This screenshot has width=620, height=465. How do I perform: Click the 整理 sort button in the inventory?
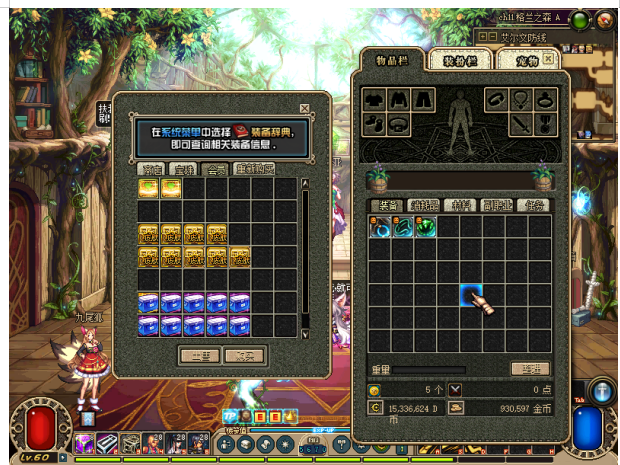click(529, 369)
